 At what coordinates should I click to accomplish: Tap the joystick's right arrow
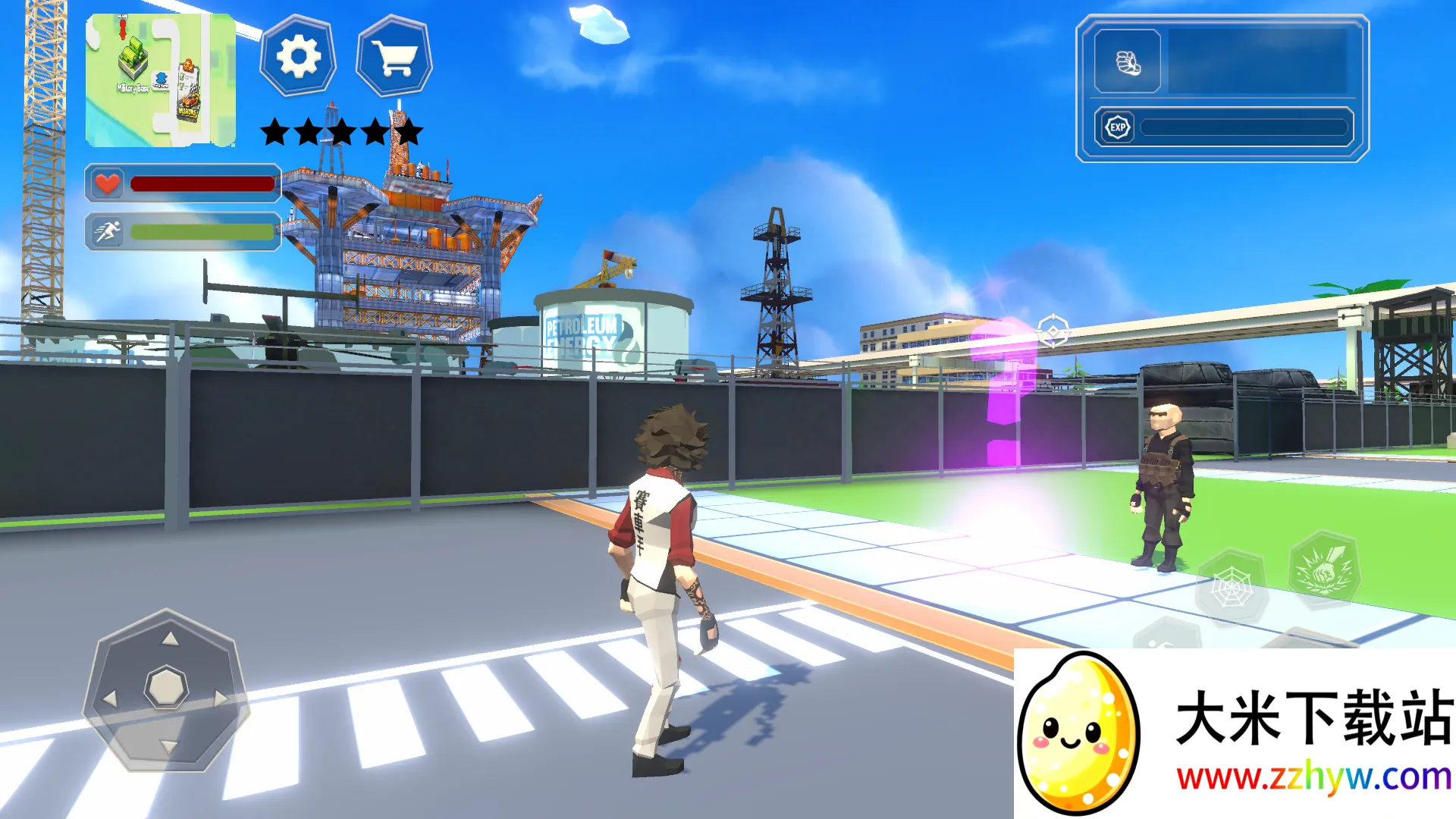pos(221,698)
